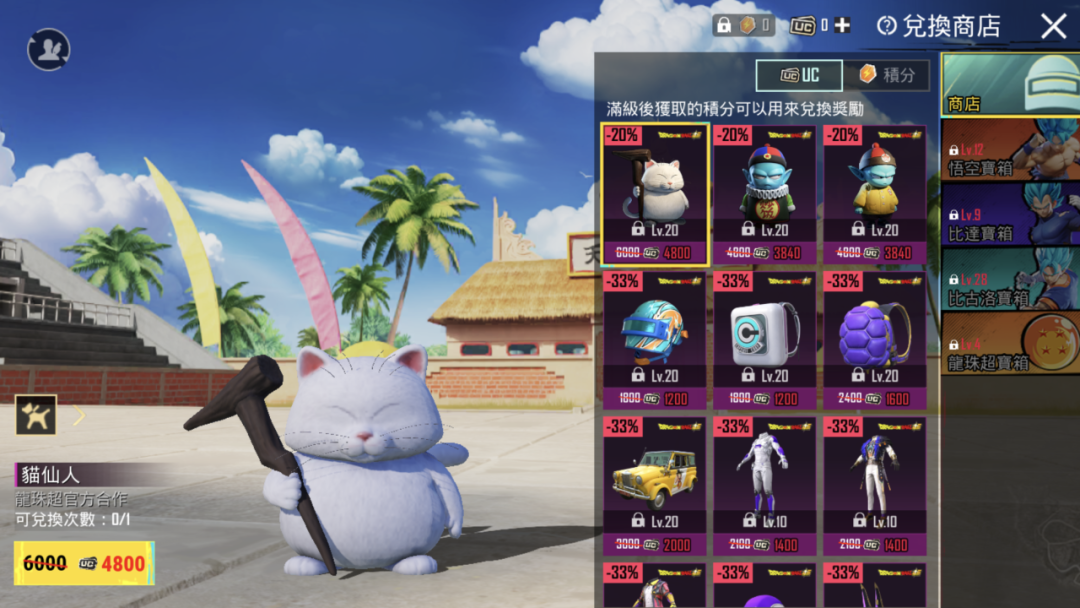This screenshot has height=608, width=1080.
Task: Buy 貓仙人 for 4800 UC
Action: (85, 563)
